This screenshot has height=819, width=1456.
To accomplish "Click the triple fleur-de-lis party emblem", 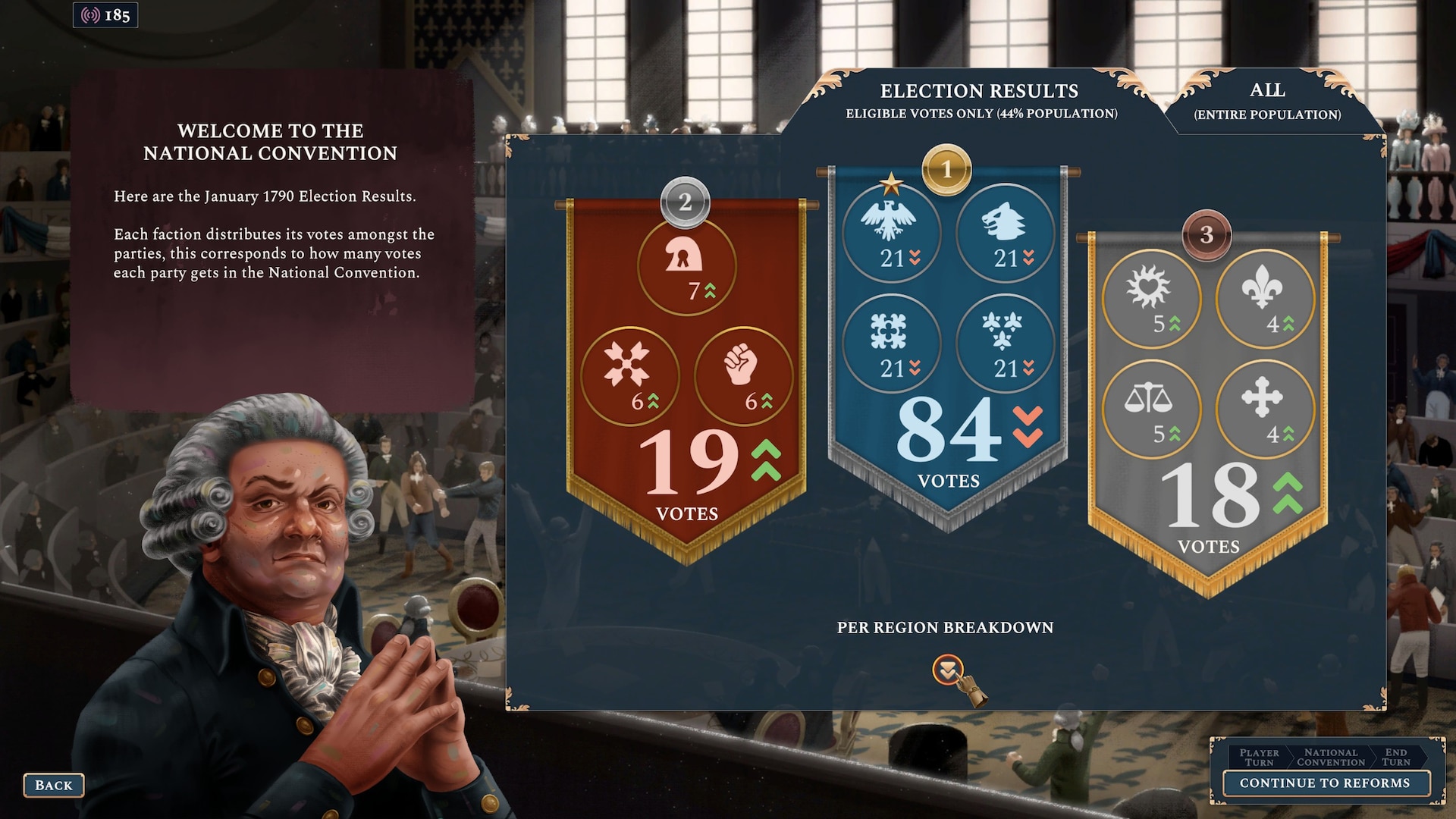I will click(1005, 343).
